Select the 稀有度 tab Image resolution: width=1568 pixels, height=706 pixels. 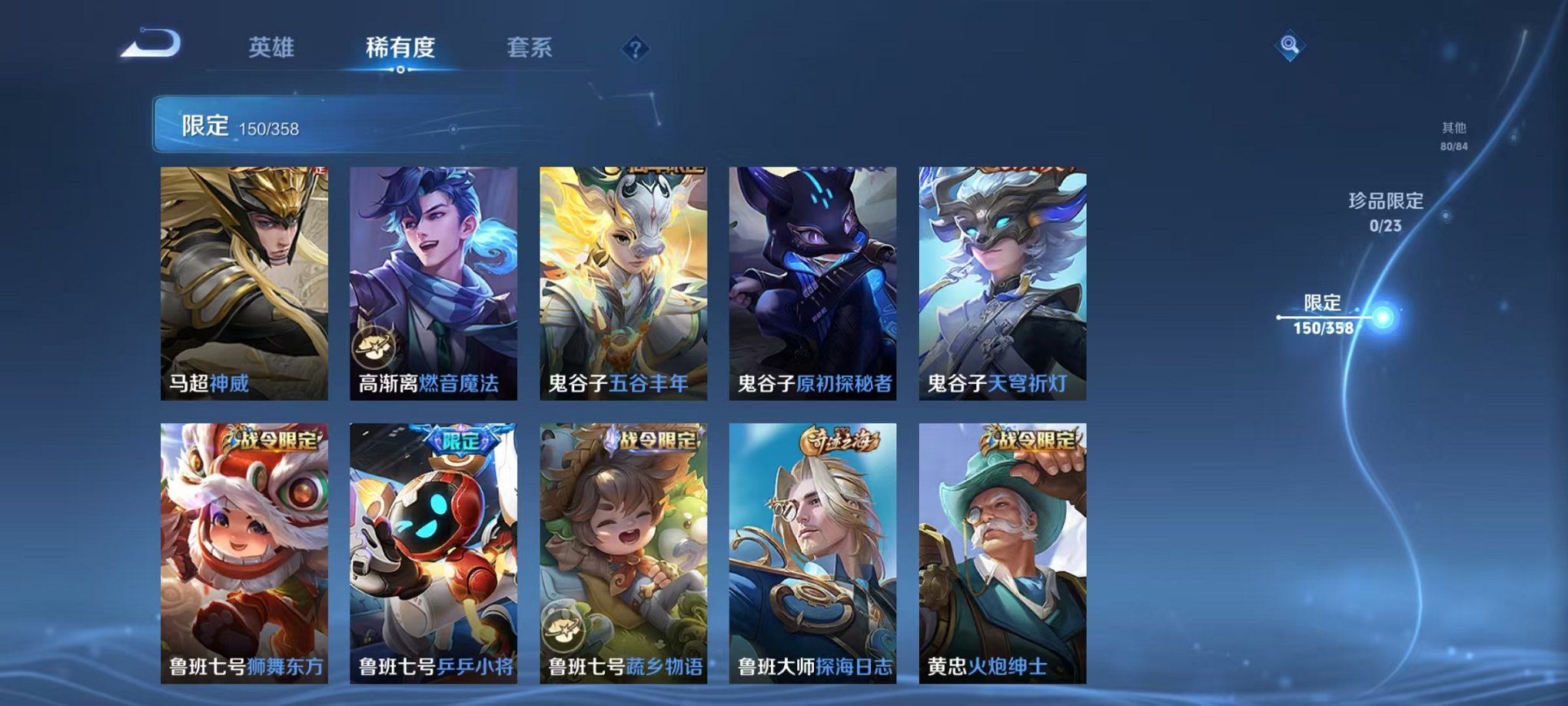[399, 48]
